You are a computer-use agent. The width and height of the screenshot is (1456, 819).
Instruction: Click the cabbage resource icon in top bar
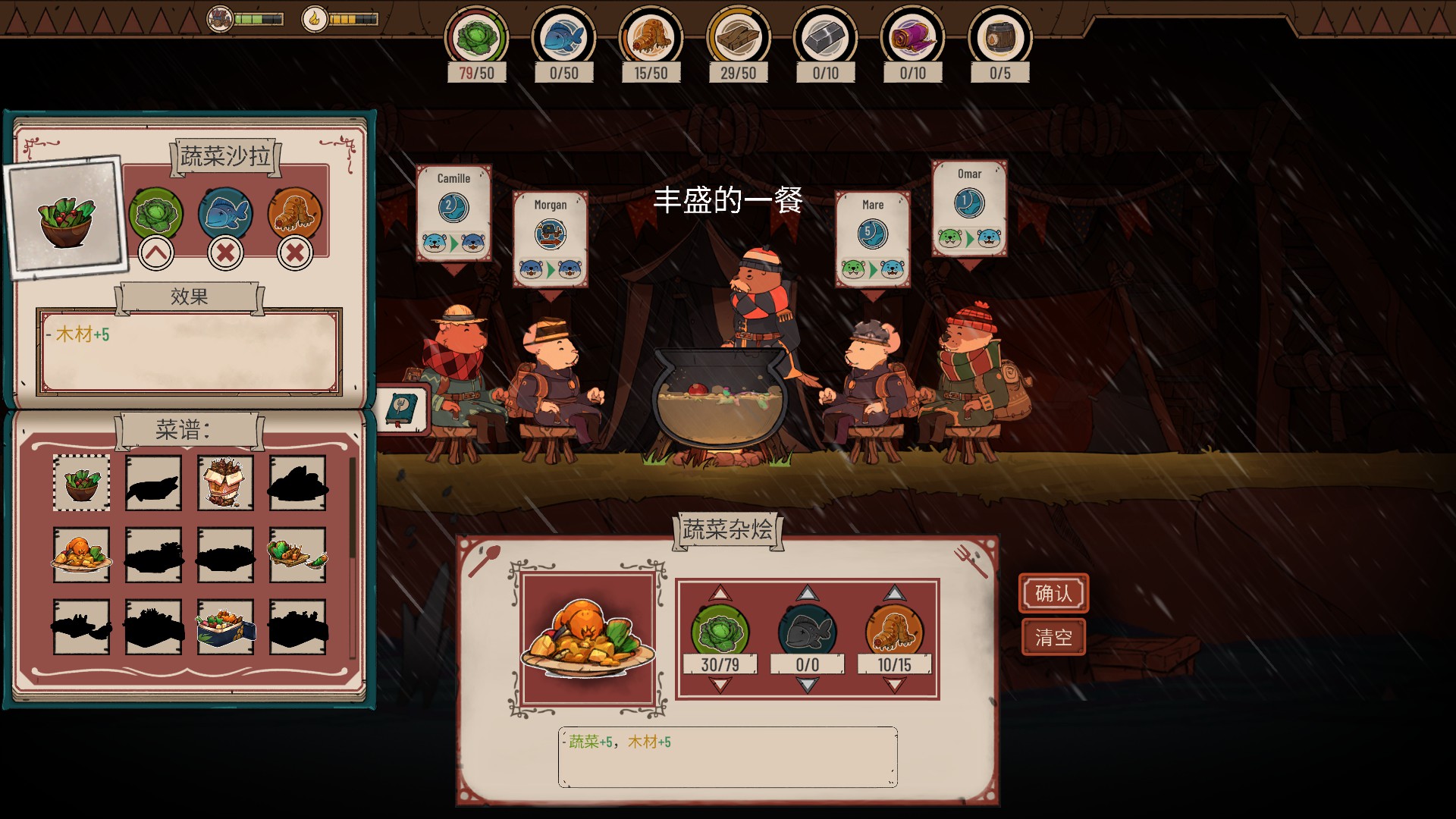[476, 36]
